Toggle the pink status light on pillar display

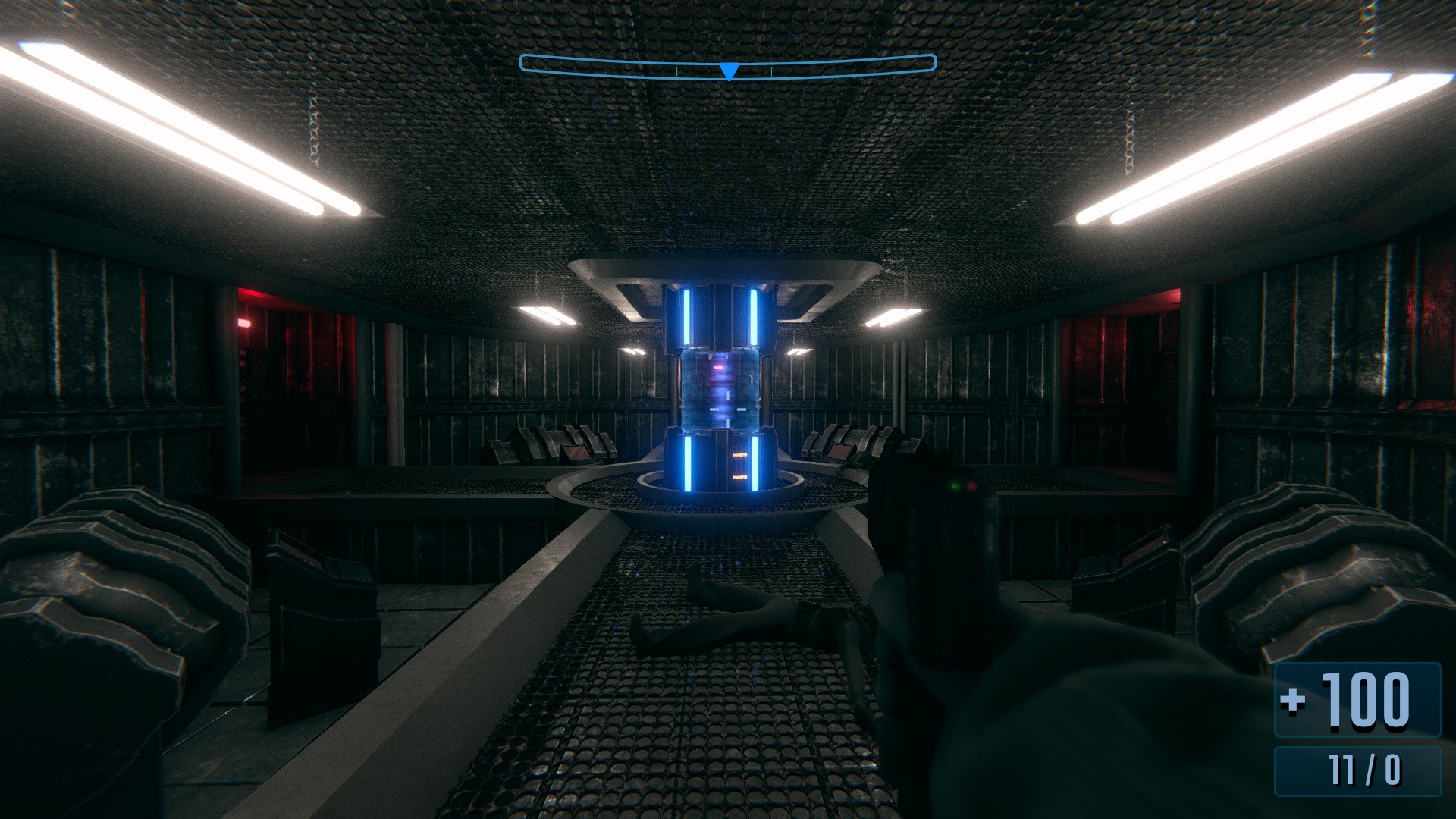pos(719,366)
